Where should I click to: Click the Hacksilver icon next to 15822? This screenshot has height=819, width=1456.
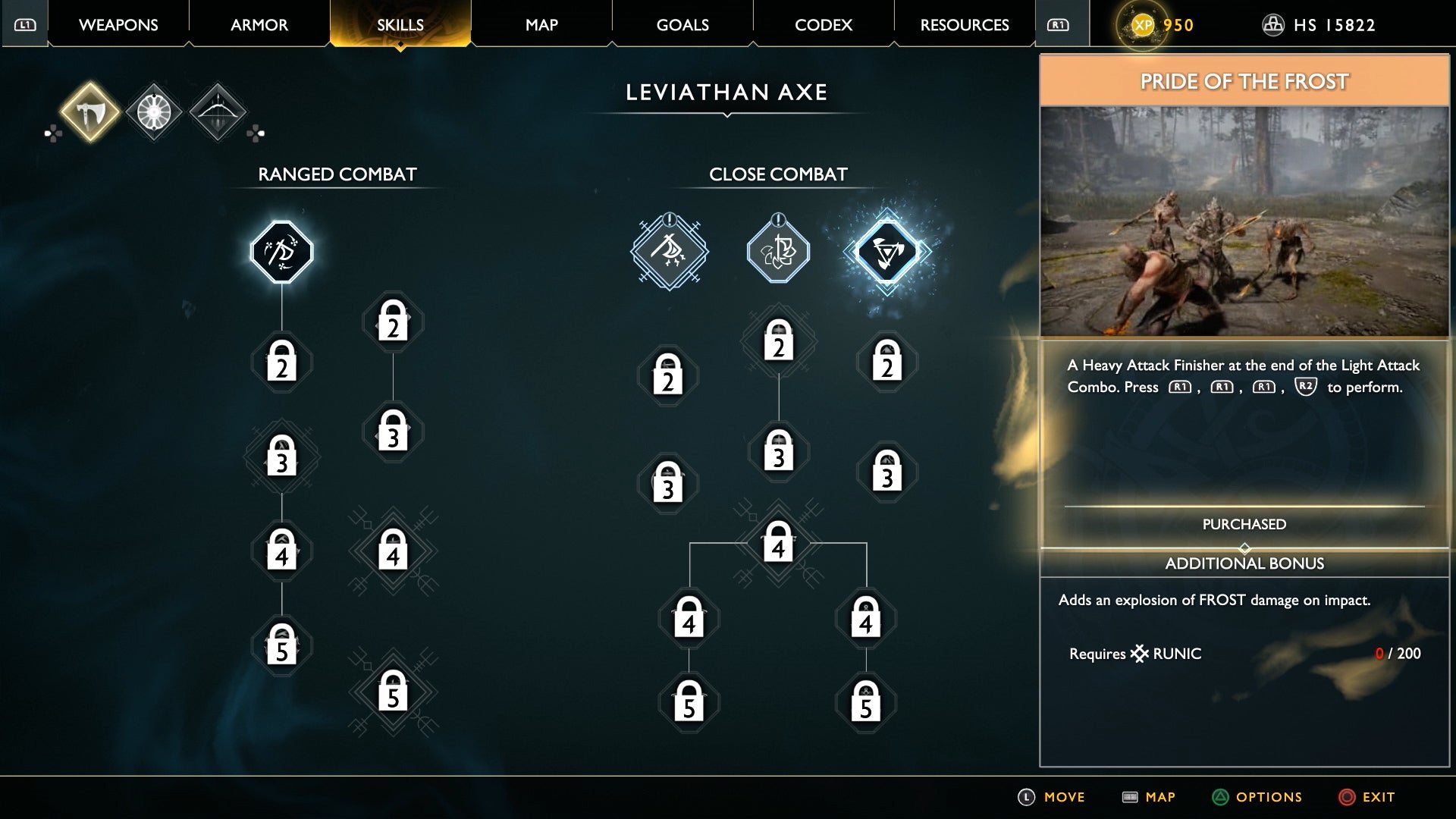1273,24
